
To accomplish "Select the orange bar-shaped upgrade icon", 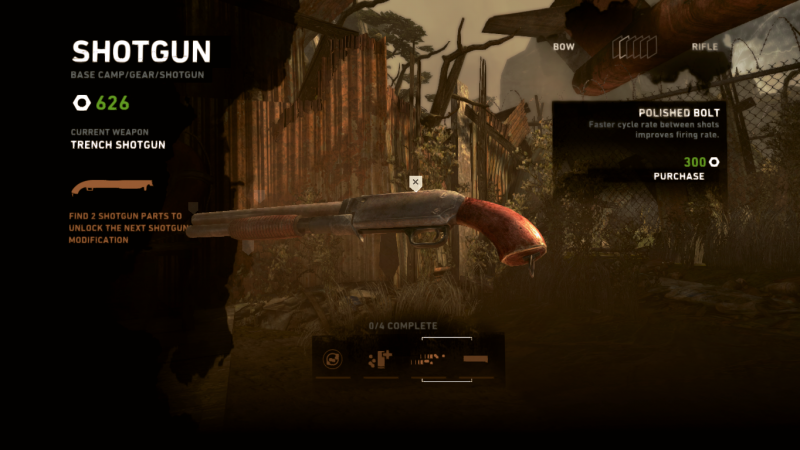I will [478, 357].
